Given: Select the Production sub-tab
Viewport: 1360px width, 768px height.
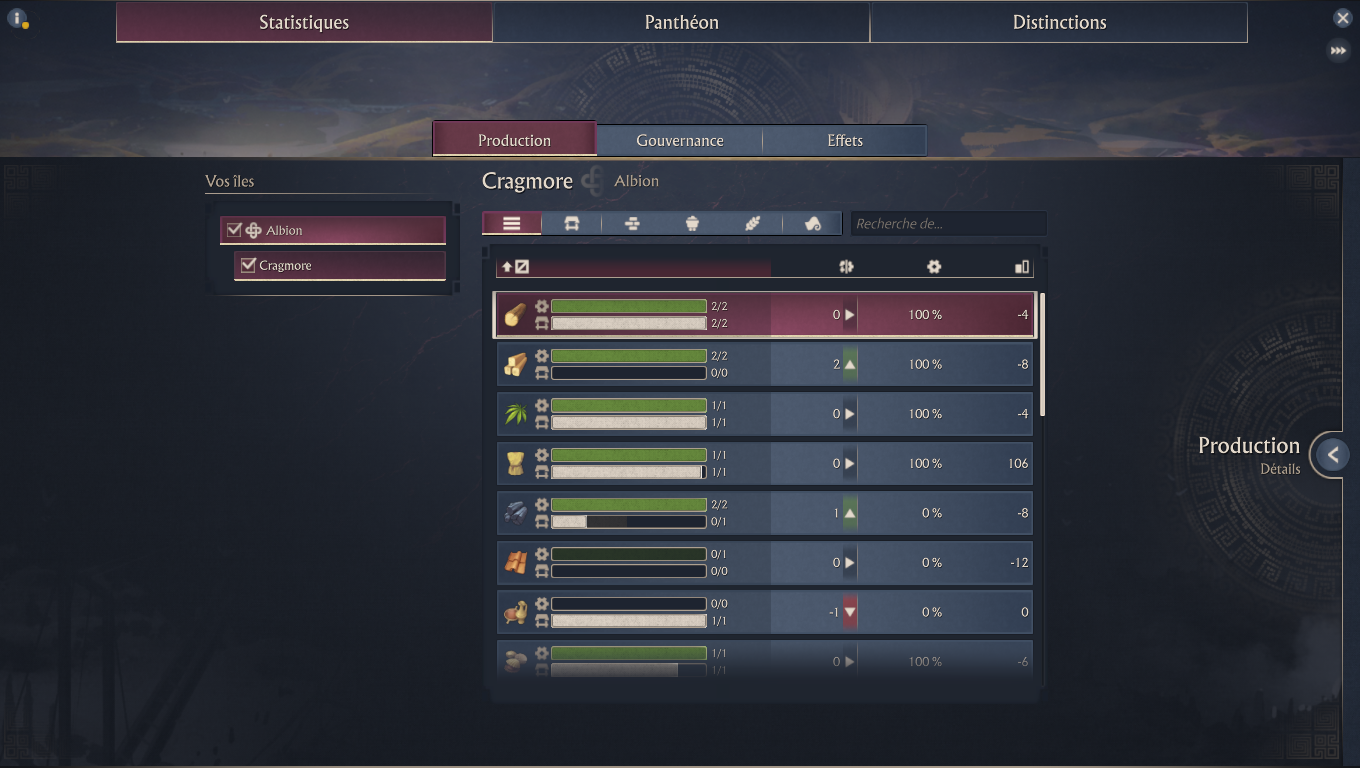Looking at the screenshot, I should (x=514, y=140).
